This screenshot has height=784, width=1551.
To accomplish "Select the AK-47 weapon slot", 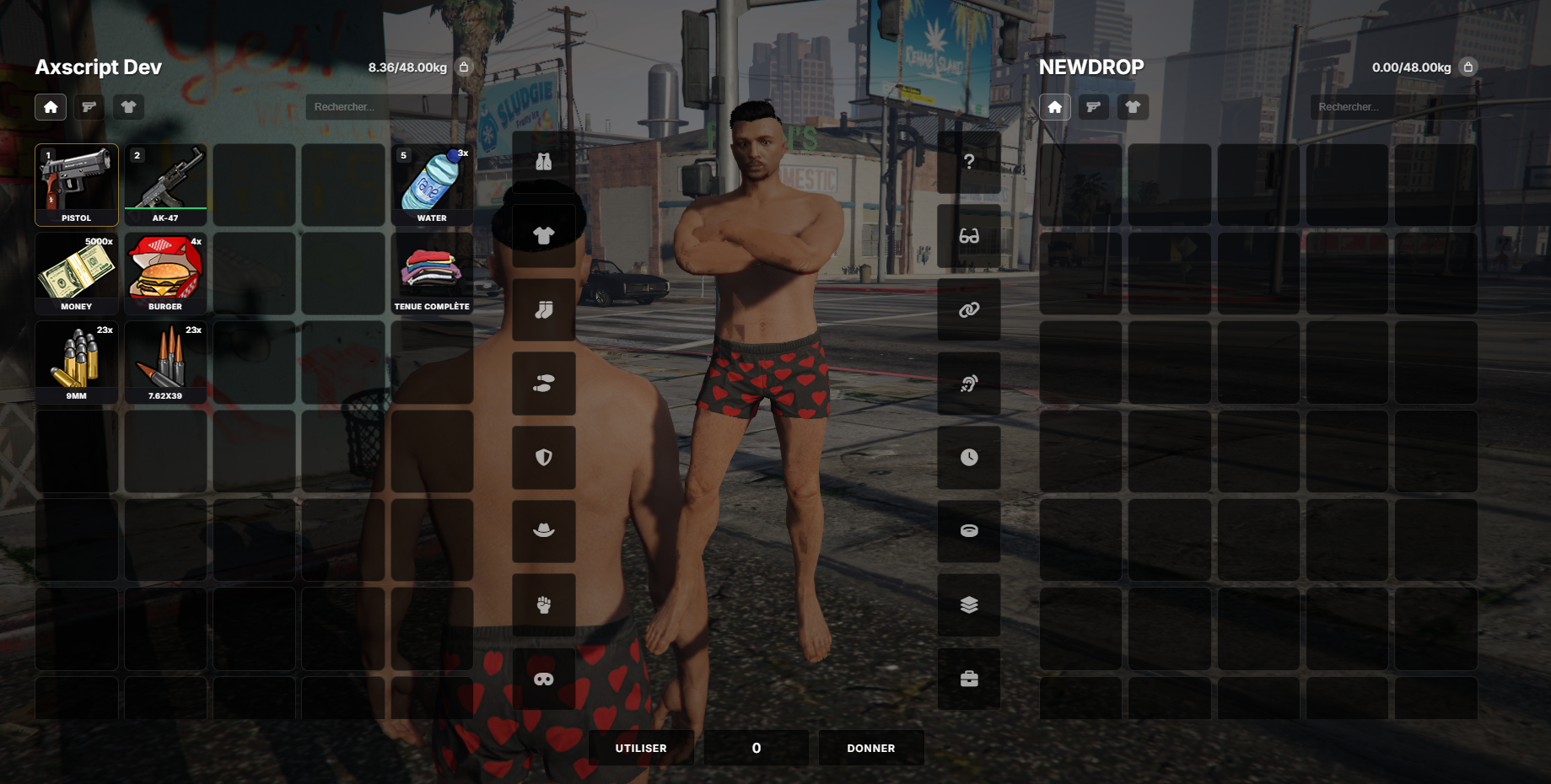I will tap(165, 185).
